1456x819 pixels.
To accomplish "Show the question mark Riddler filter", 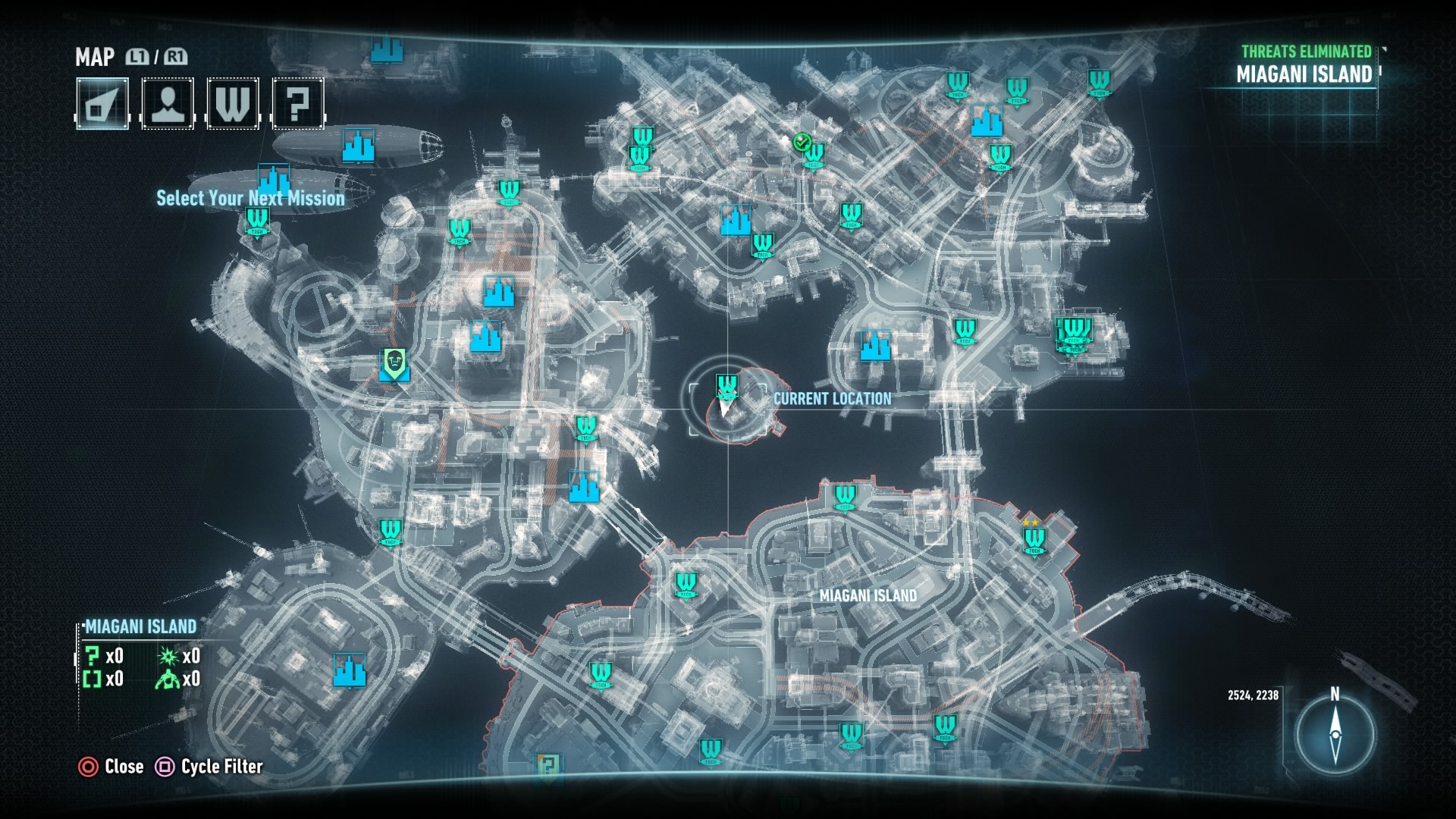I will click(298, 103).
